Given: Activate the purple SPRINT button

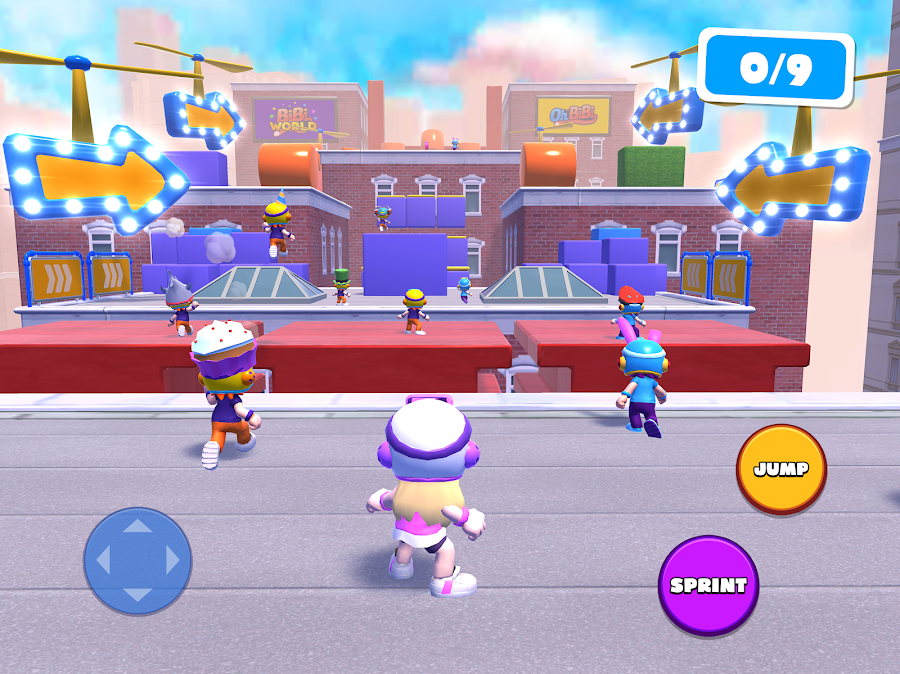Looking at the screenshot, I should click(x=708, y=585).
